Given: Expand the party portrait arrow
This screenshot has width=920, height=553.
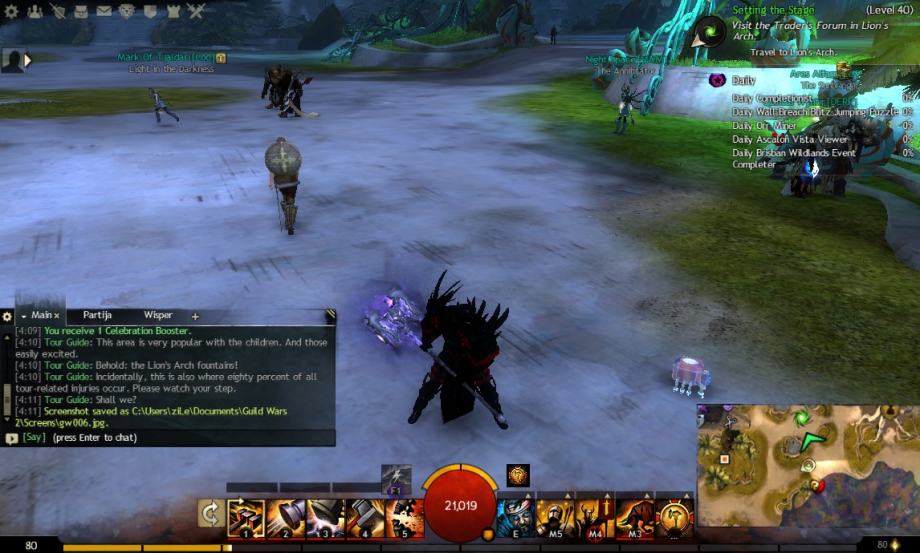Looking at the screenshot, I should coord(29,60).
